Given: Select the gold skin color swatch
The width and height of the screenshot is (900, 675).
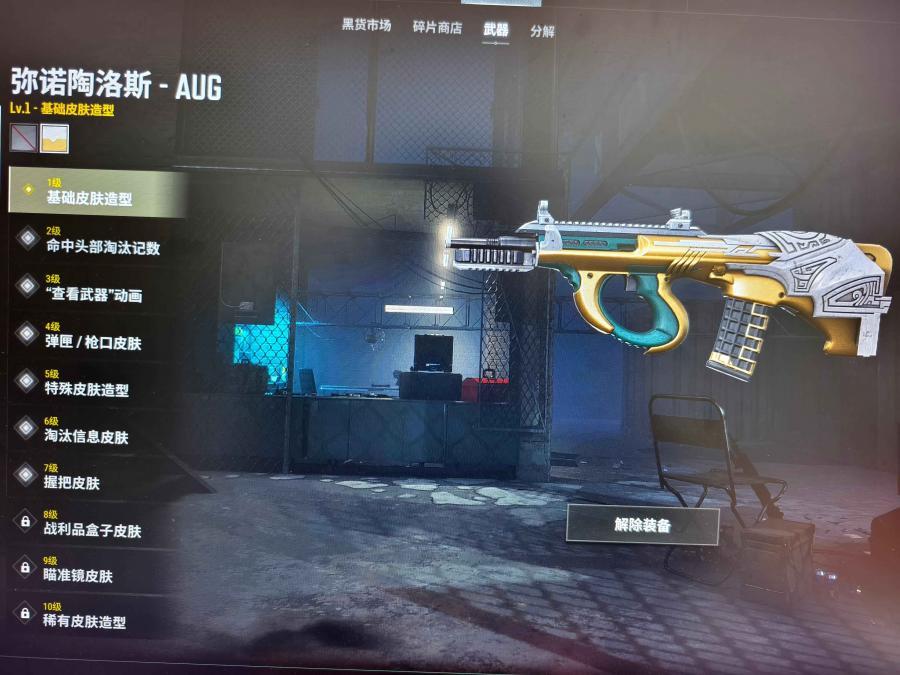Looking at the screenshot, I should [x=54, y=139].
